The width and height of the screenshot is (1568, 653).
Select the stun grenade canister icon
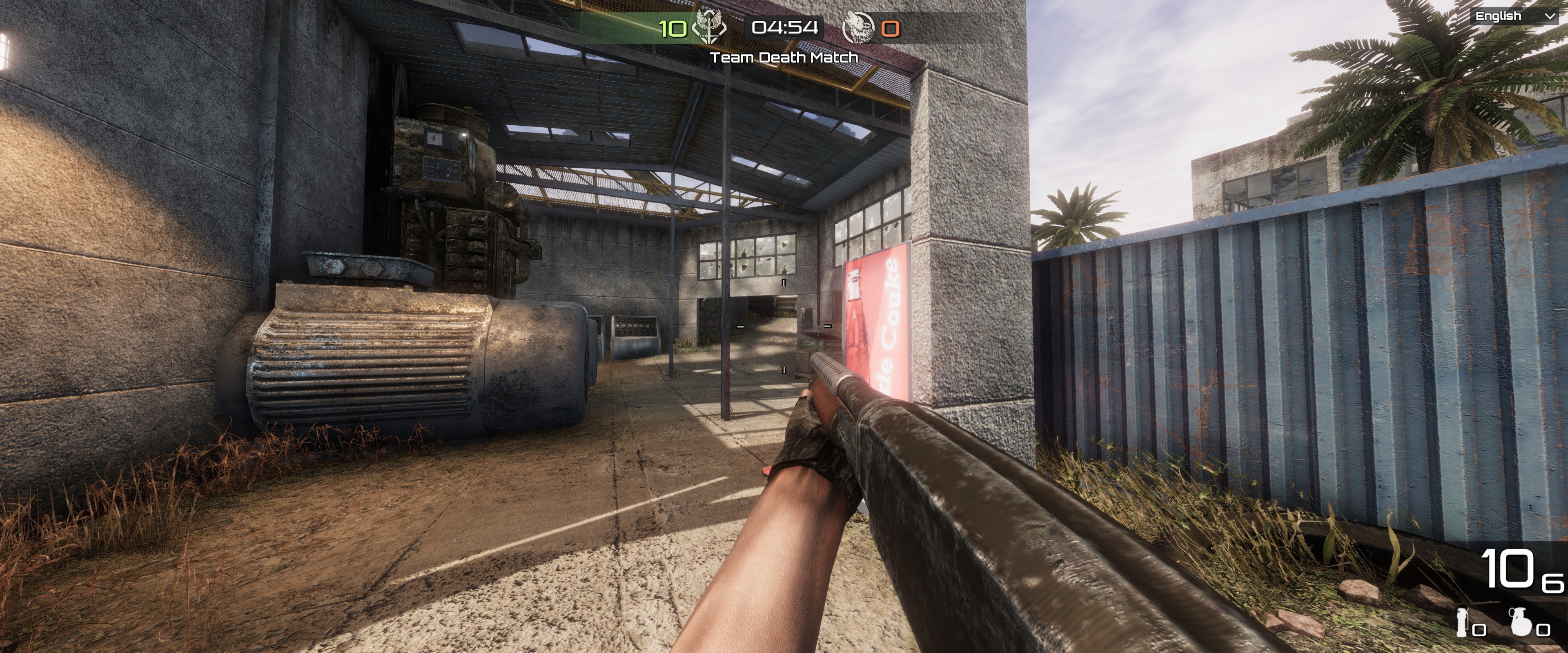click(1461, 622)
